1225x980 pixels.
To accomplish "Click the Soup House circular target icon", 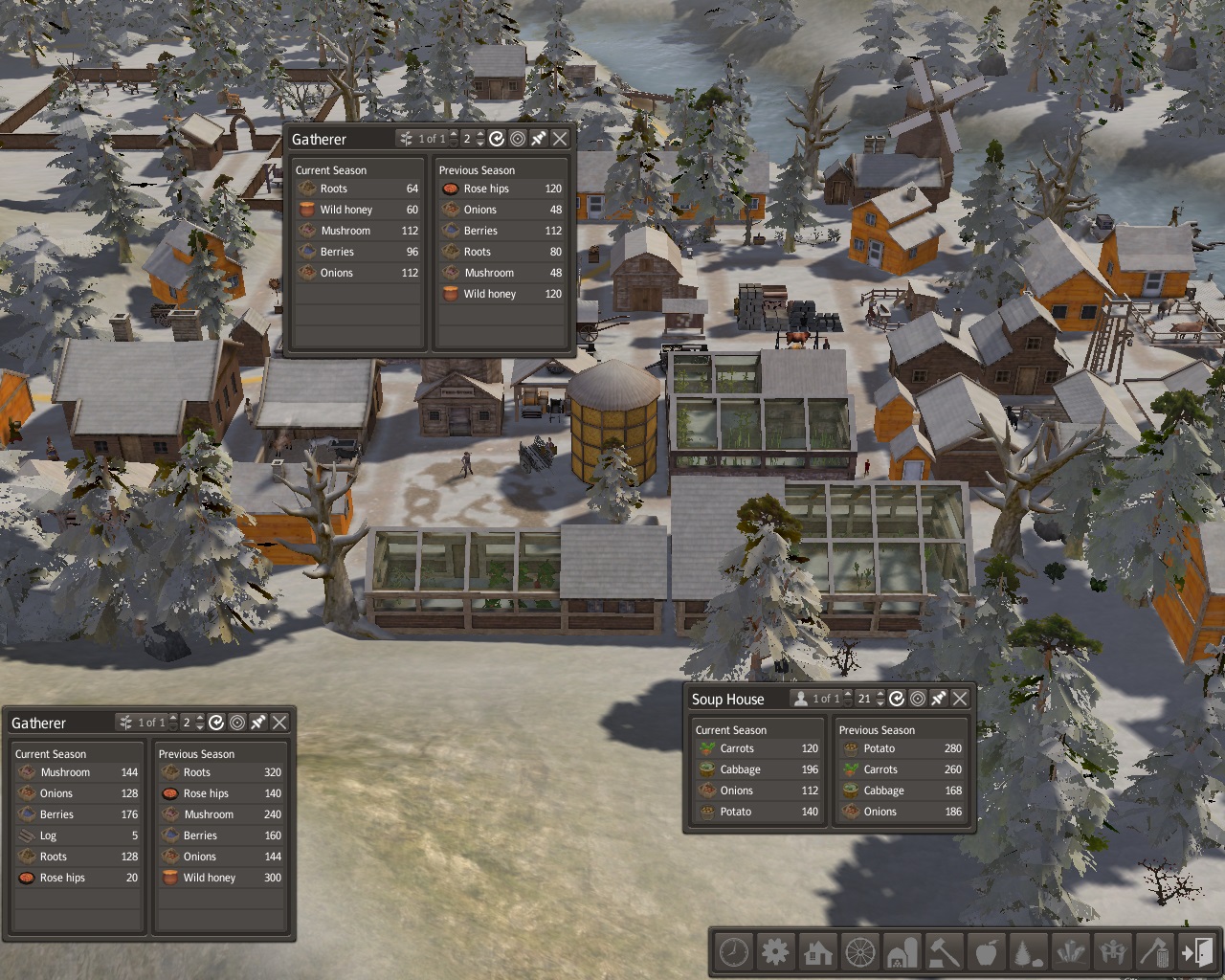I will (918, 699).
